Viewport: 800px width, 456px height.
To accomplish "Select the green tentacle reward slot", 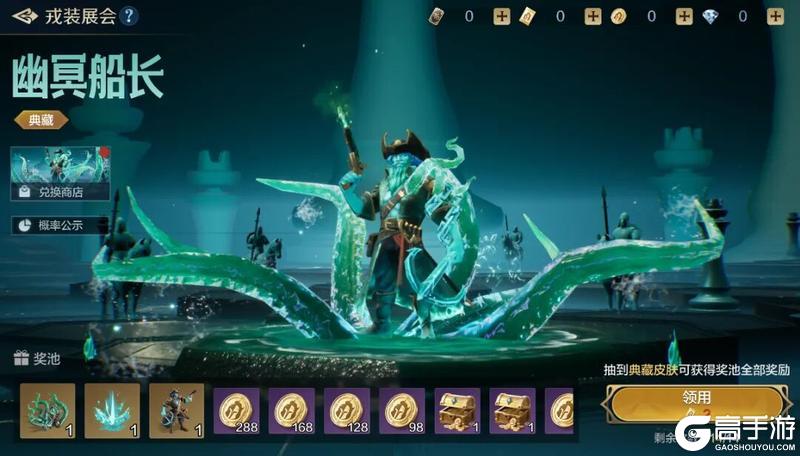I will point(47,411).
